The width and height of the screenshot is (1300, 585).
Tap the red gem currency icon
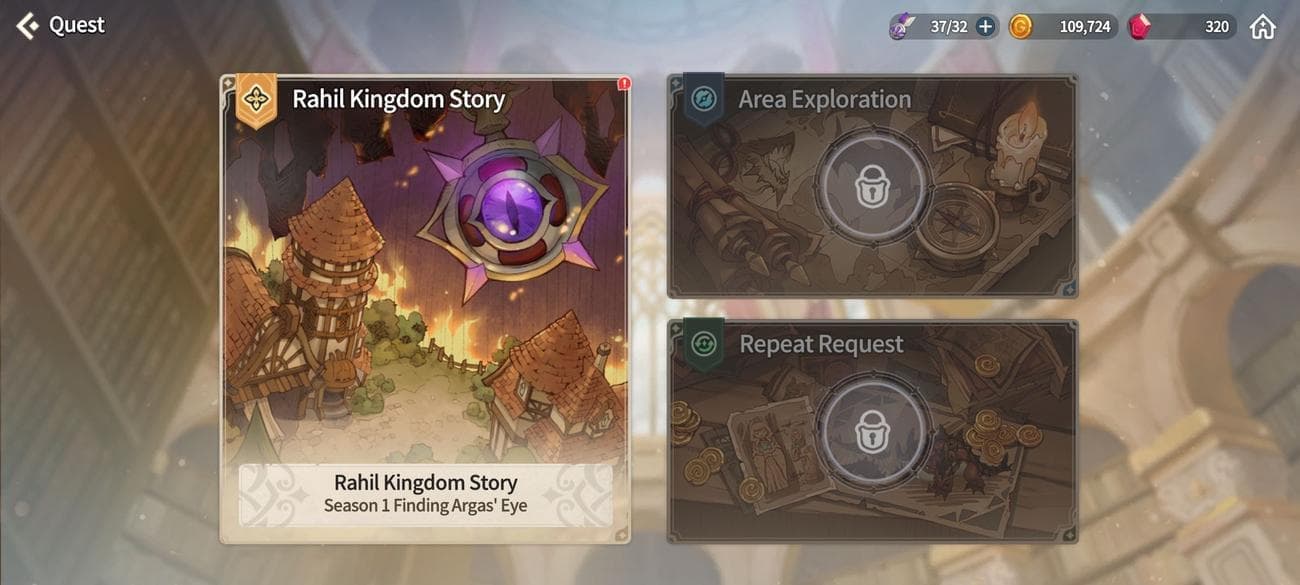tap(1139, 27)
